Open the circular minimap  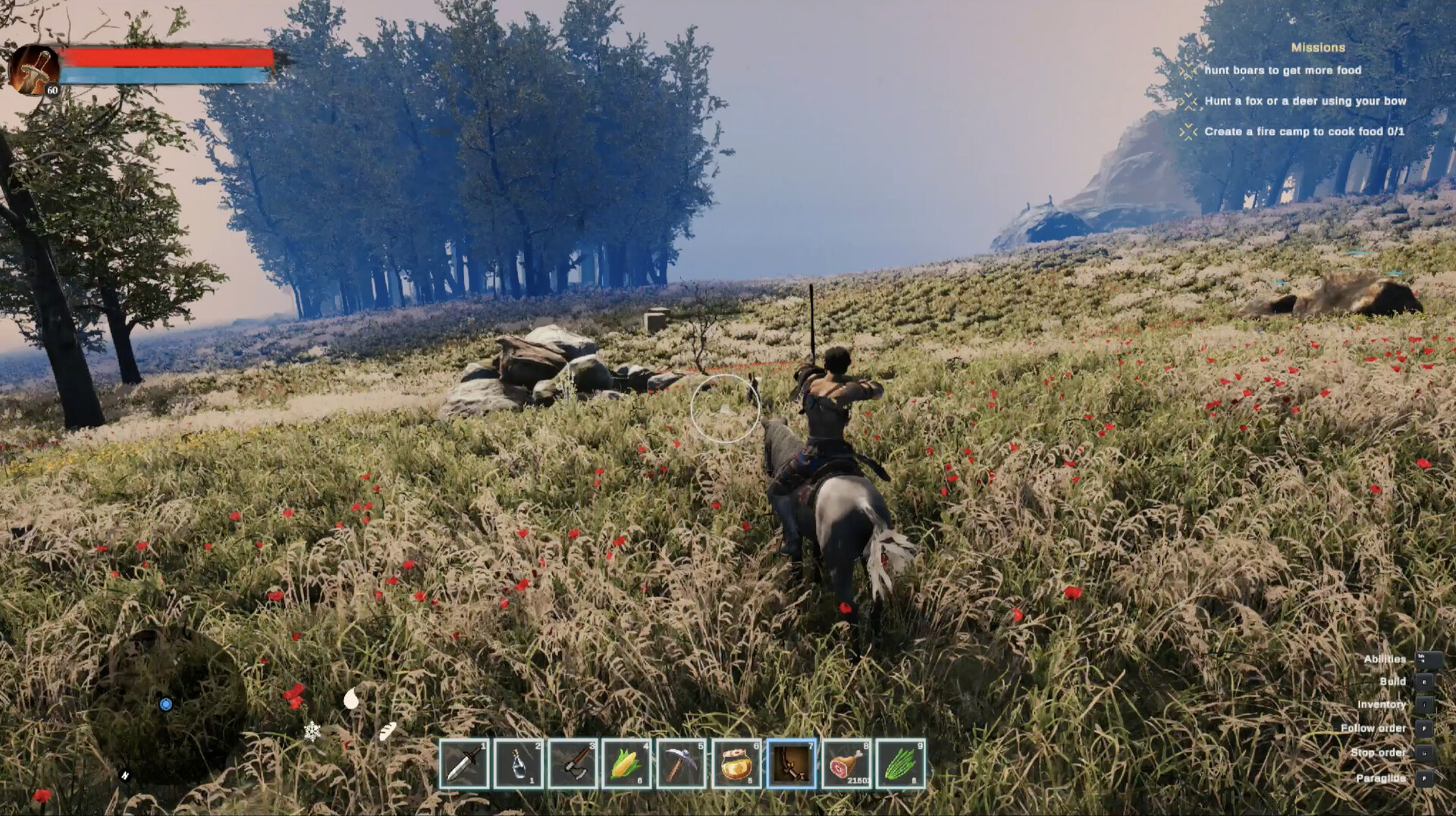tap(168, 705)
